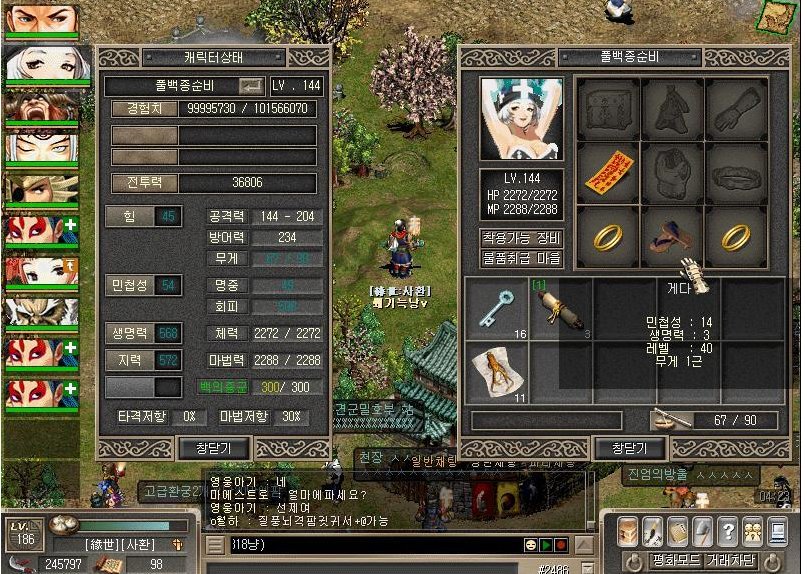Click the 힘 strength stat button

(x=142, y=217)
